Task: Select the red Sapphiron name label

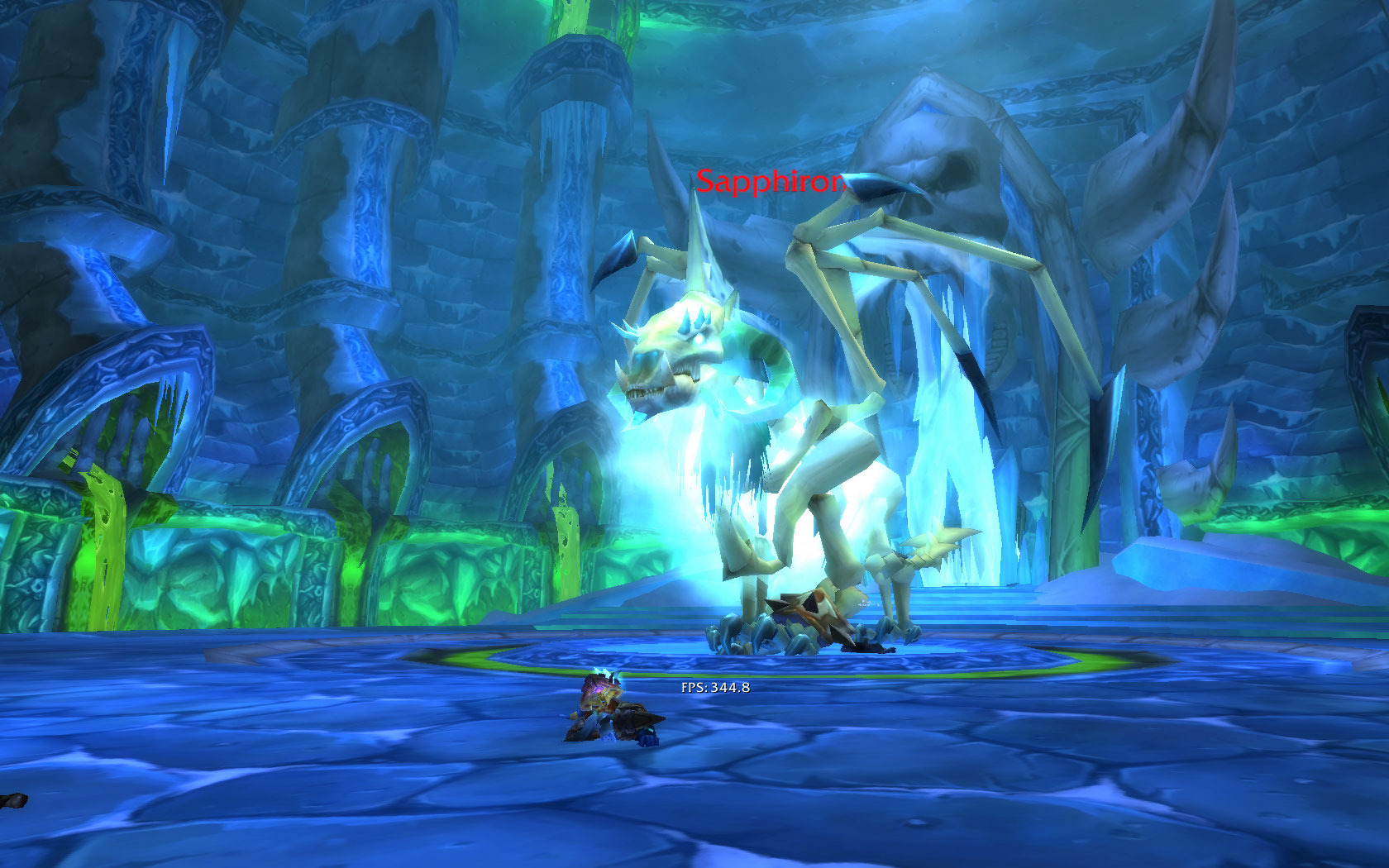Action: click(771, 182)
